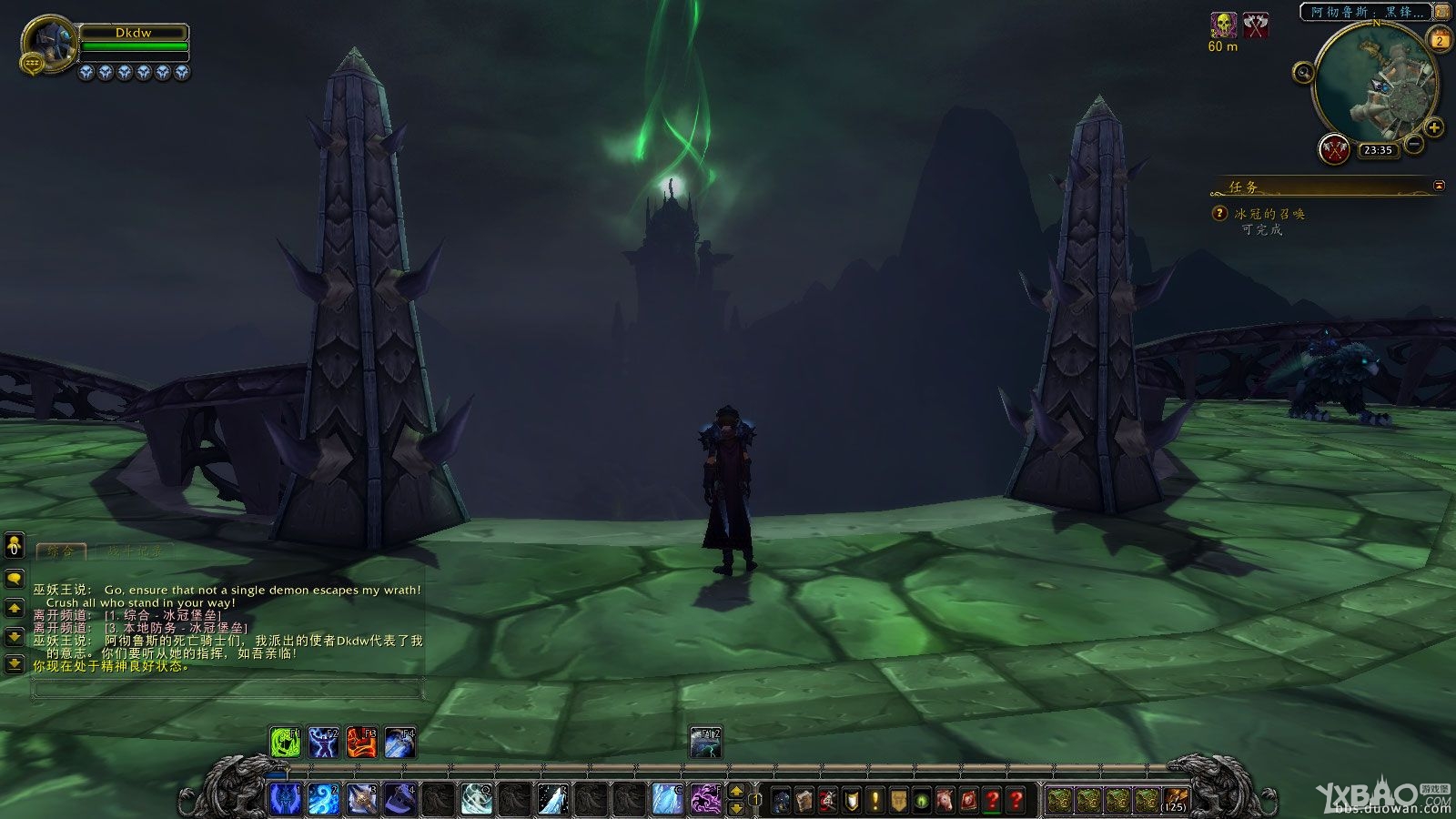Select the 冰冠的召唤 quest in tracker
Image resolution: width=1456 pixels, height=819 pixels.
pyautogui.click(x=1269, y=214)
